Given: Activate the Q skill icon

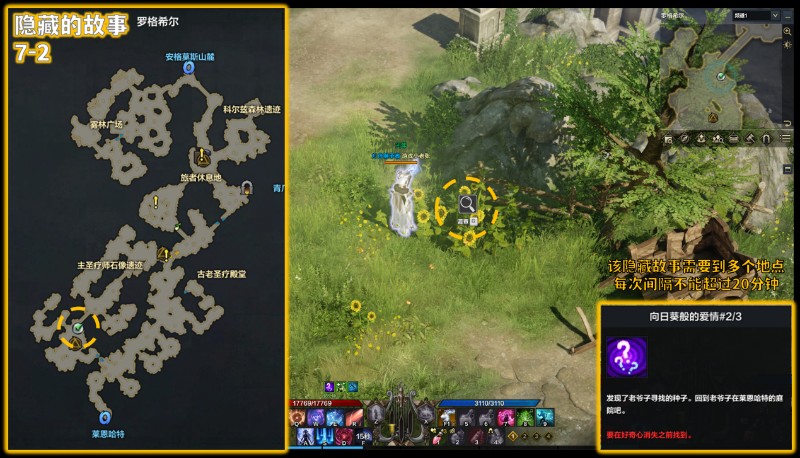Looking at the screenshot, I should [298, 417].
